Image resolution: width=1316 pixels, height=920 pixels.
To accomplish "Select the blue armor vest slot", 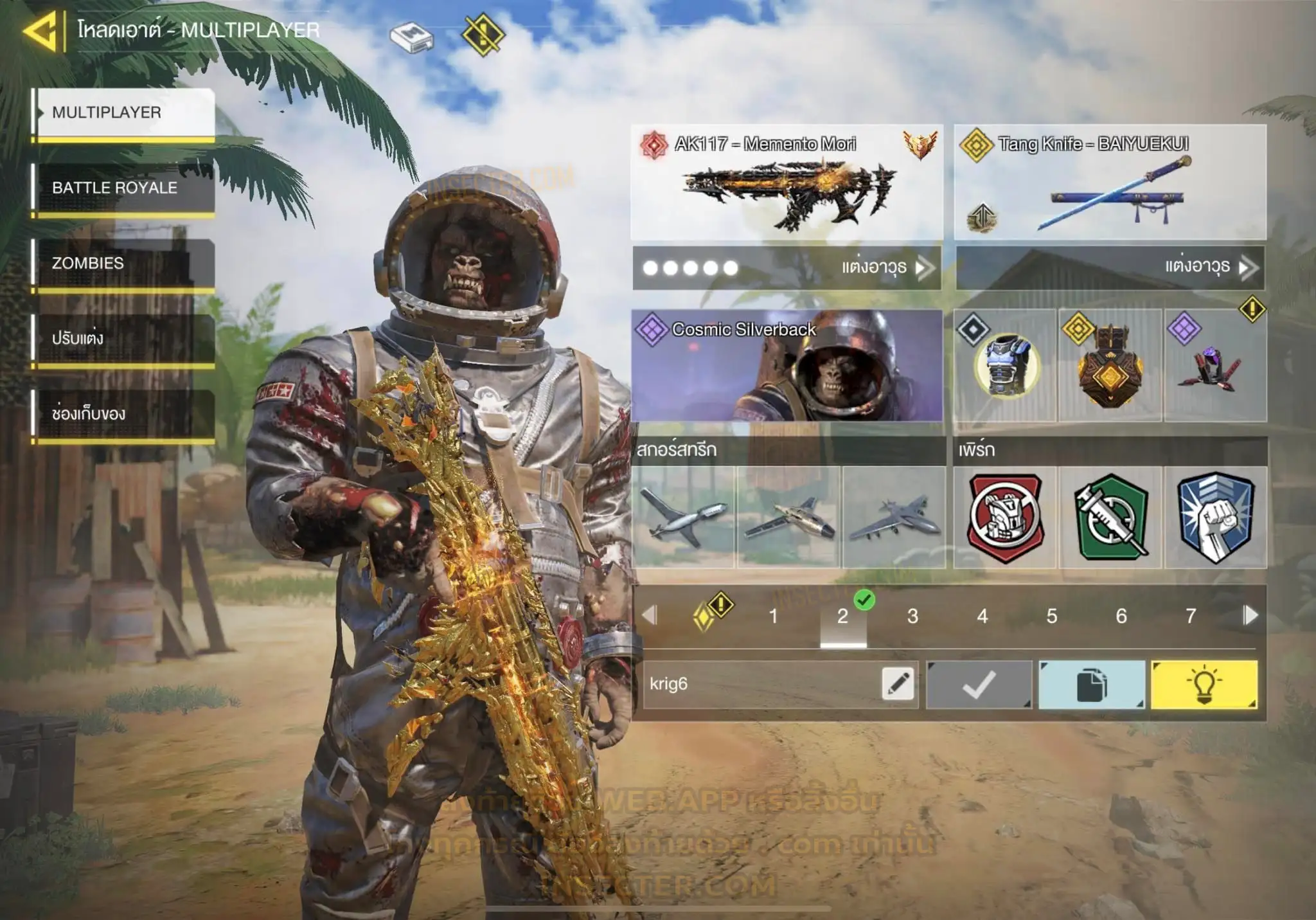I will pos(1005,365).
